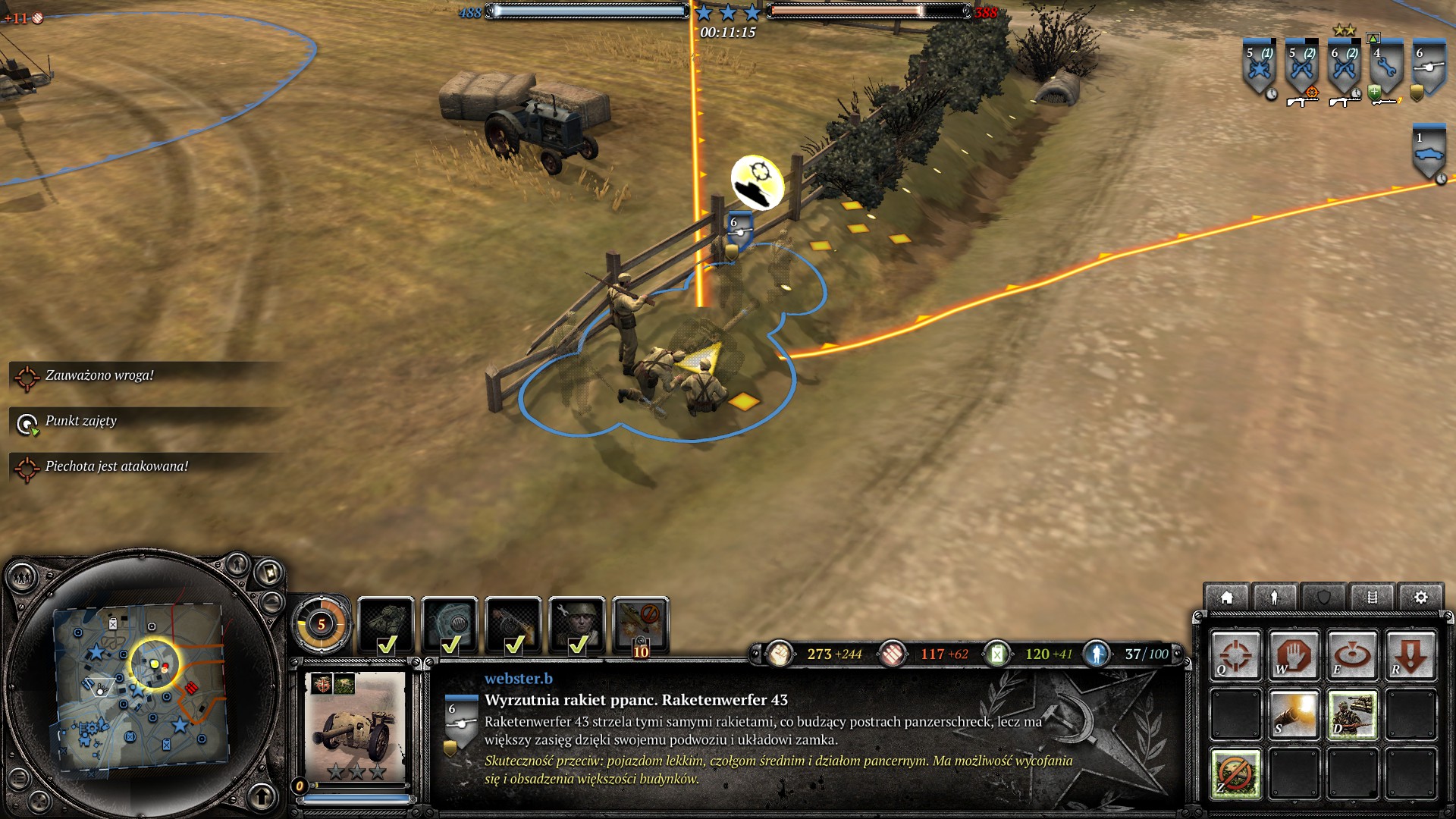Order retreat with the red arrow icon
Screen dimensions: 1456x819
(1410, 654)
